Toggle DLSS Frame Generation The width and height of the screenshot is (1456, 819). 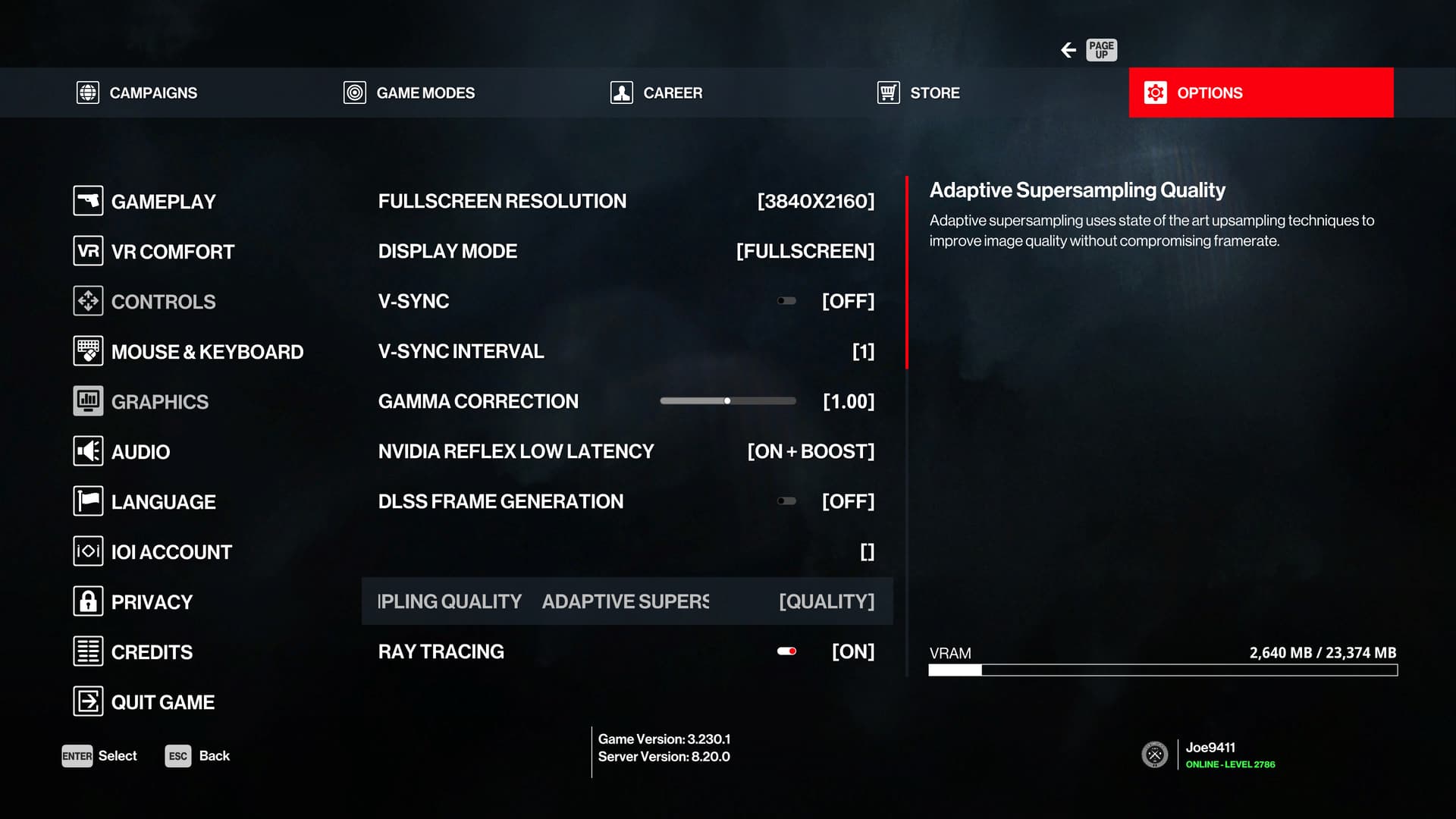(787, 501)
